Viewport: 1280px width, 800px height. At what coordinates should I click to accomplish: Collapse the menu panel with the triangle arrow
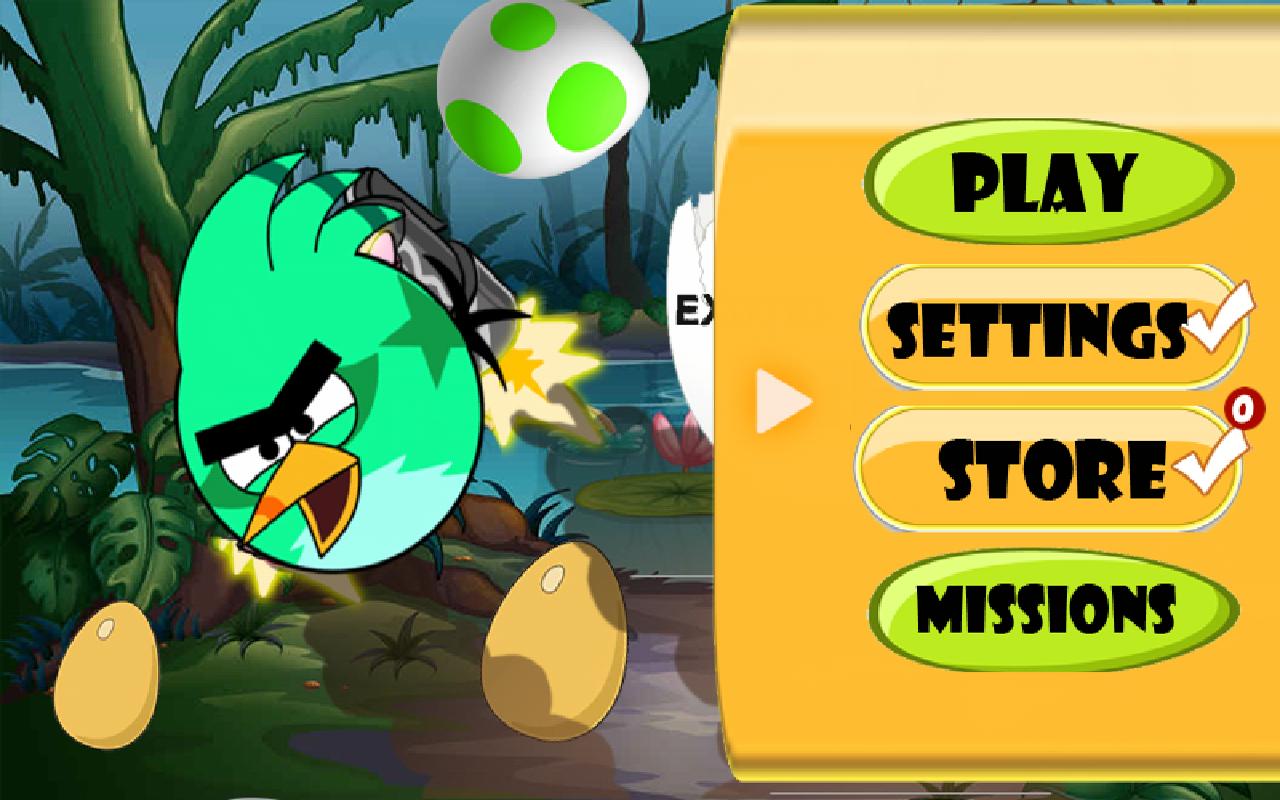coord(780,400)
